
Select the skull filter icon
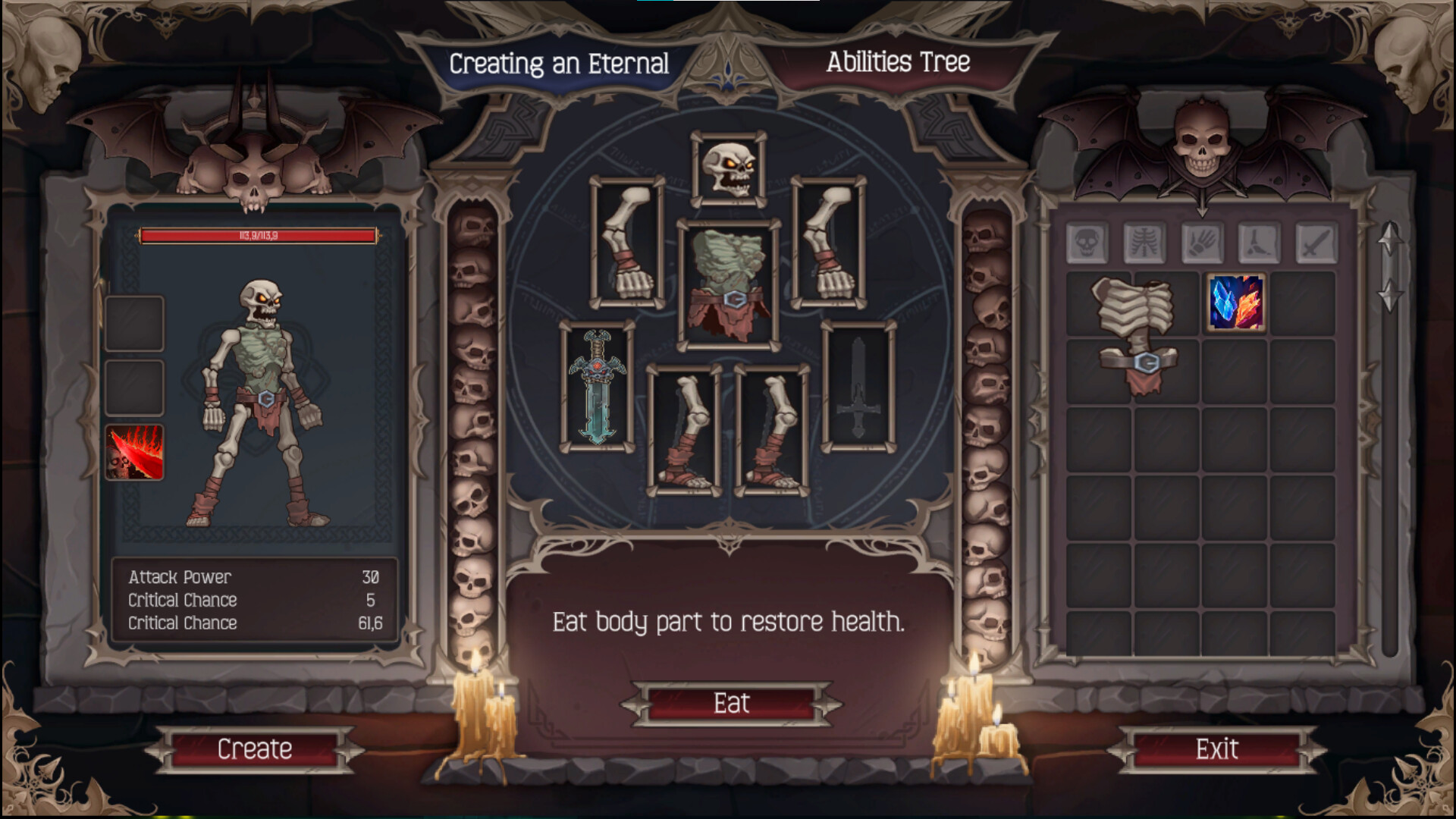(x=1085, y=243)
